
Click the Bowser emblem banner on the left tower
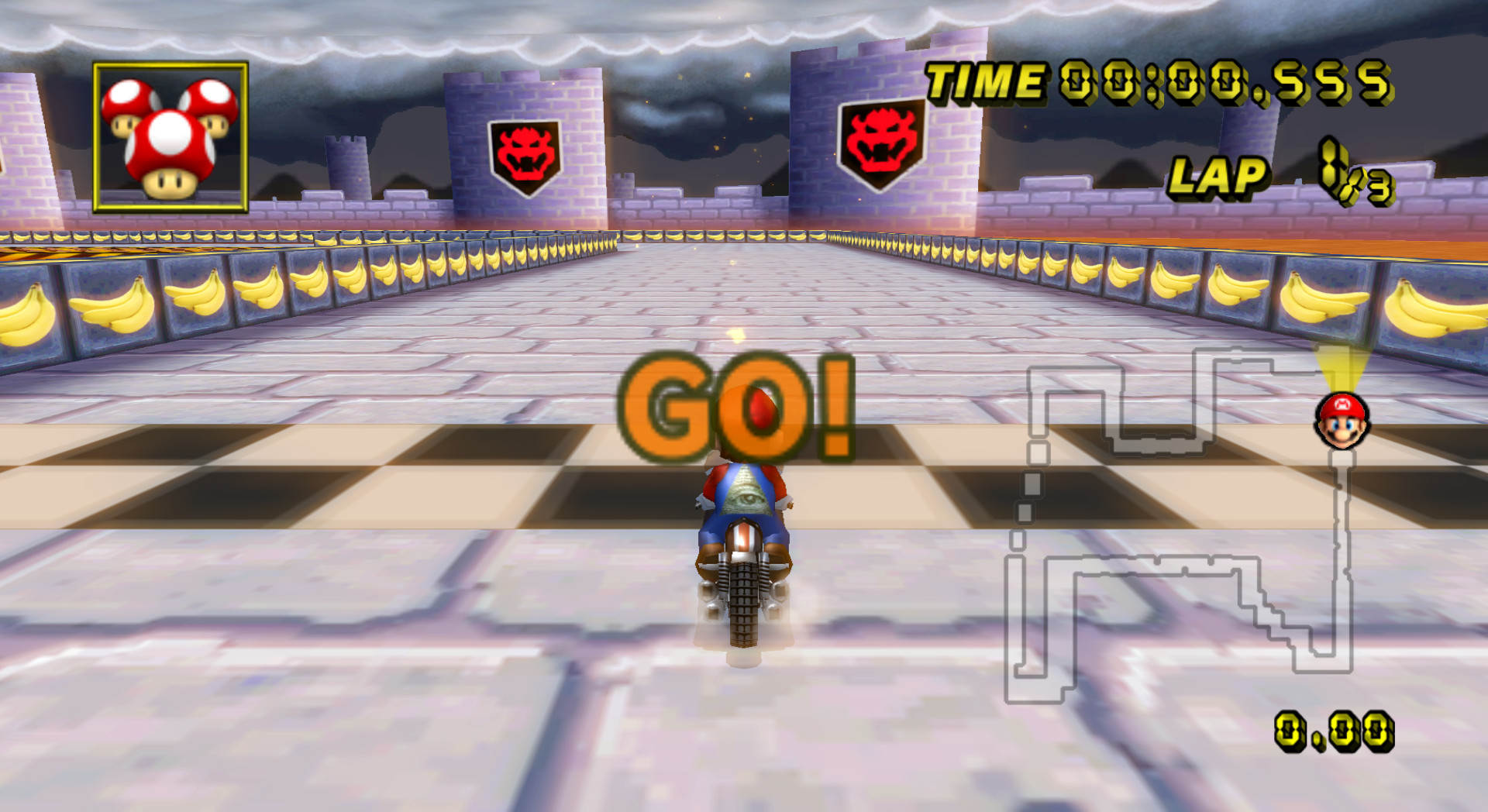pyautogui.click(x=524, y=149)
